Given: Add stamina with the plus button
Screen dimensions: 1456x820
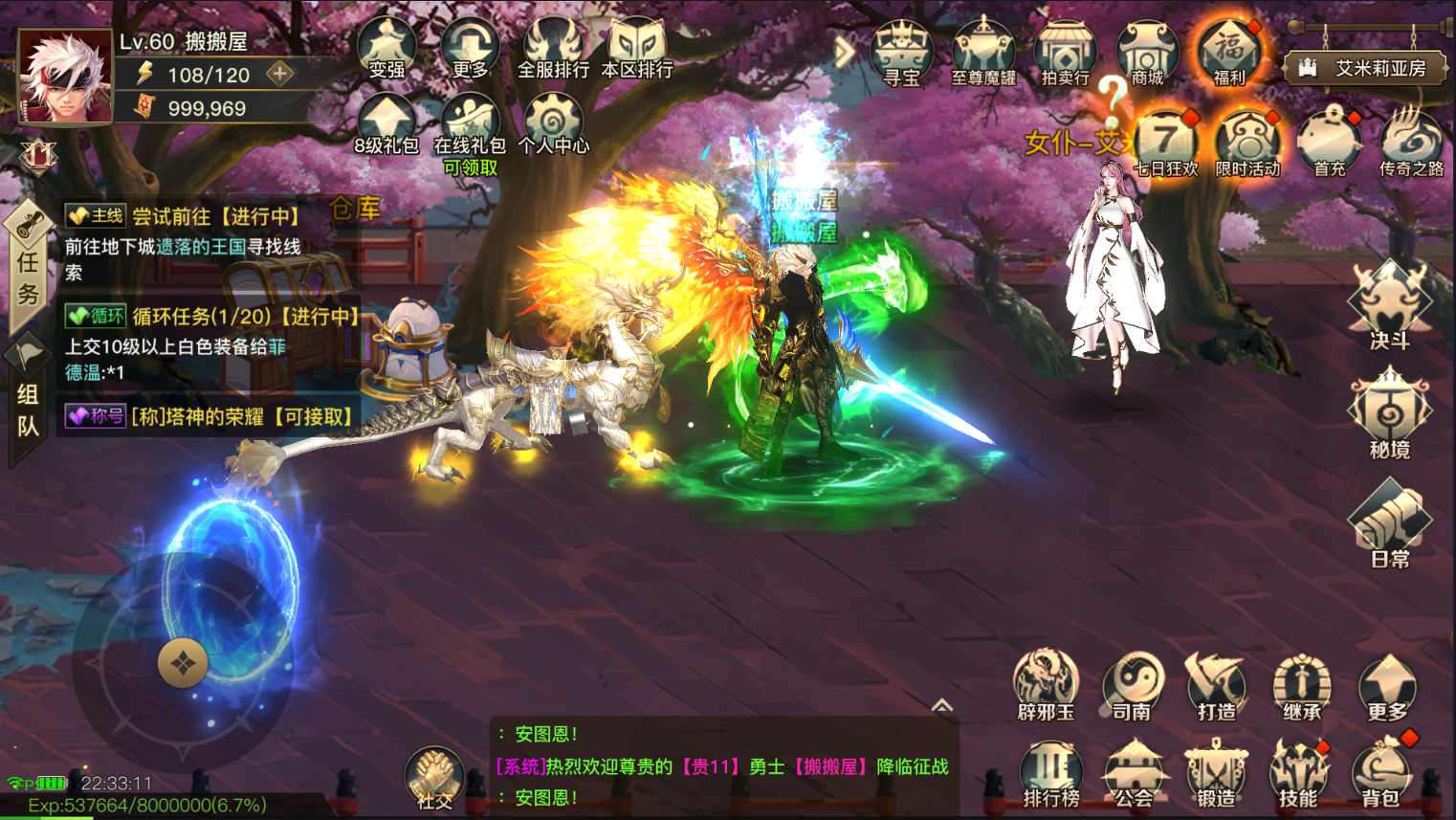Looking at the screenshot, I should tap(280, 74).
